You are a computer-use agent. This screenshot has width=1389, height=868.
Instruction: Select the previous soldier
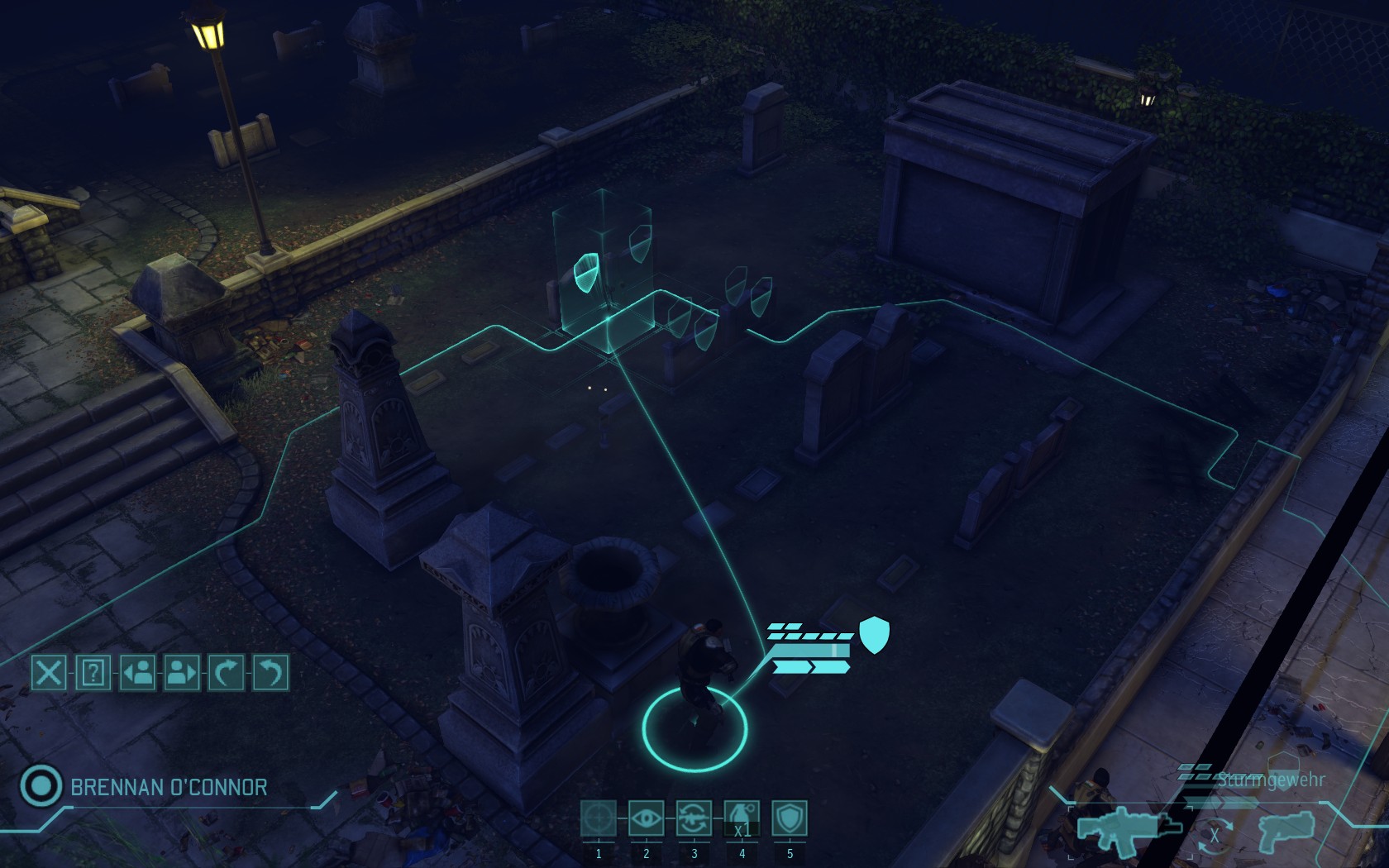click(x=138, y=672)
